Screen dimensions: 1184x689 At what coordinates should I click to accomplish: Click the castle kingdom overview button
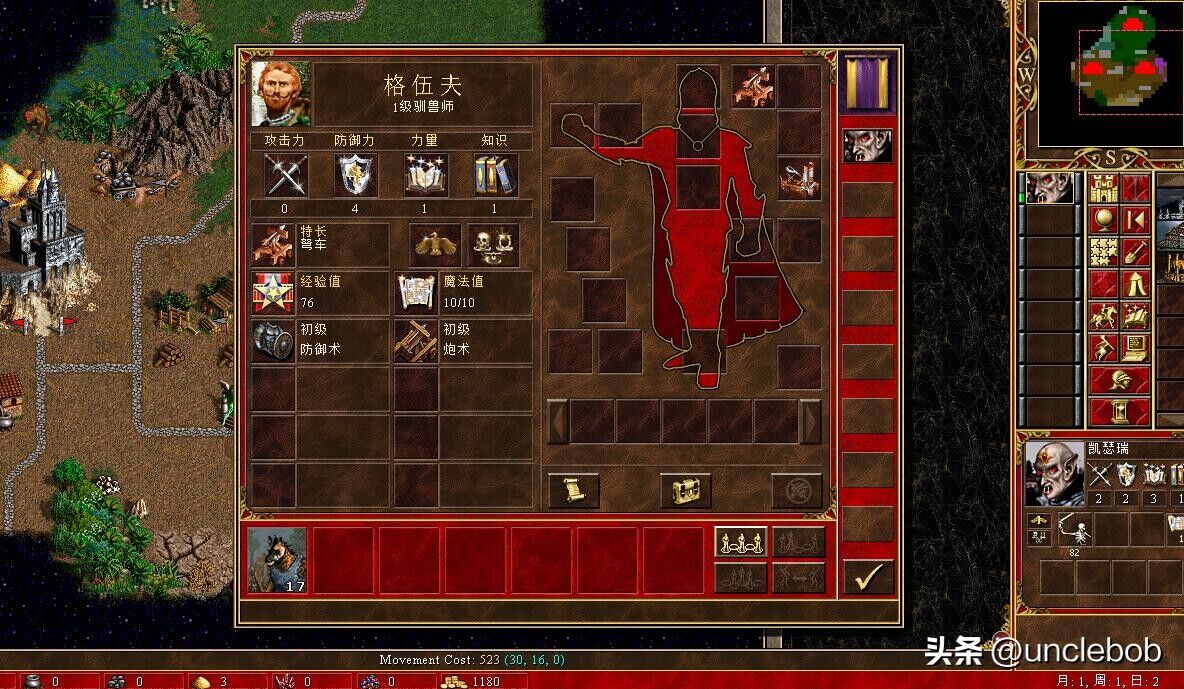[x=1103, y=187]
